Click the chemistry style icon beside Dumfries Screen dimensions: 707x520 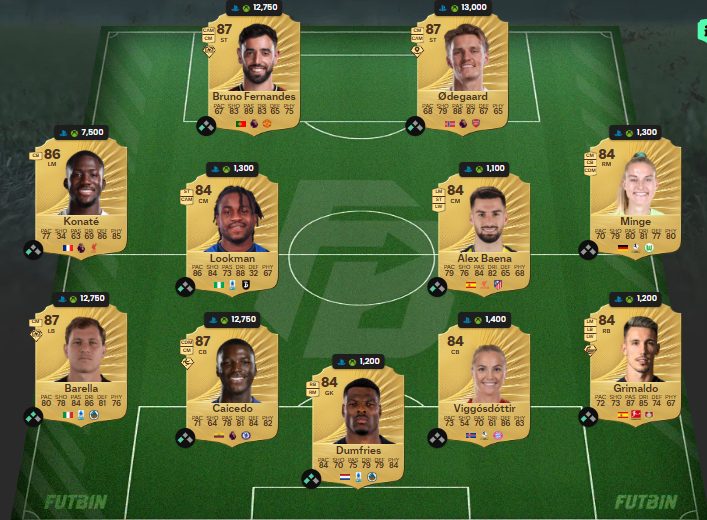click(x=312, y=479)
